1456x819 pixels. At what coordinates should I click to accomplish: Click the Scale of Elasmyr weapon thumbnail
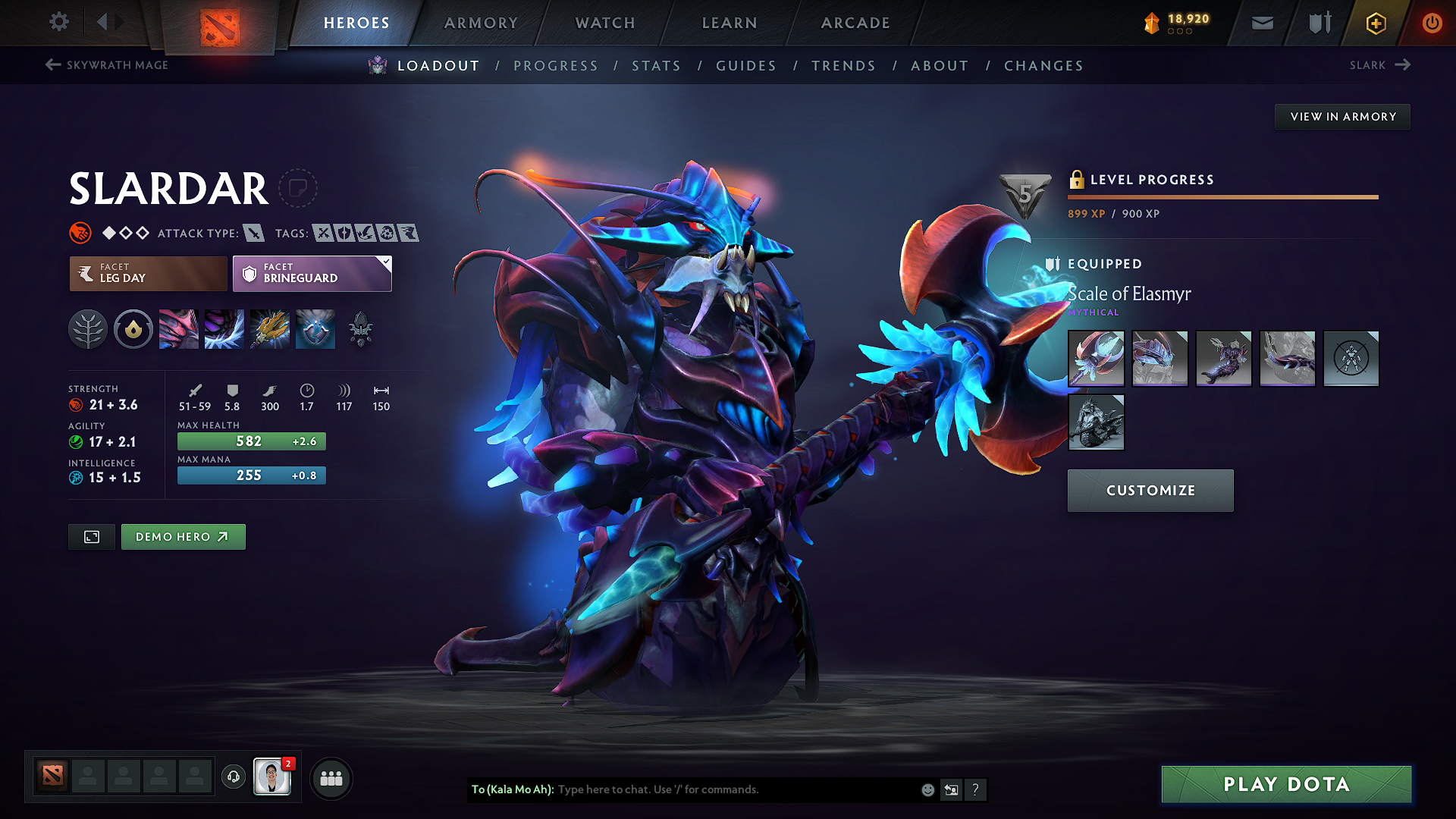1096,358
